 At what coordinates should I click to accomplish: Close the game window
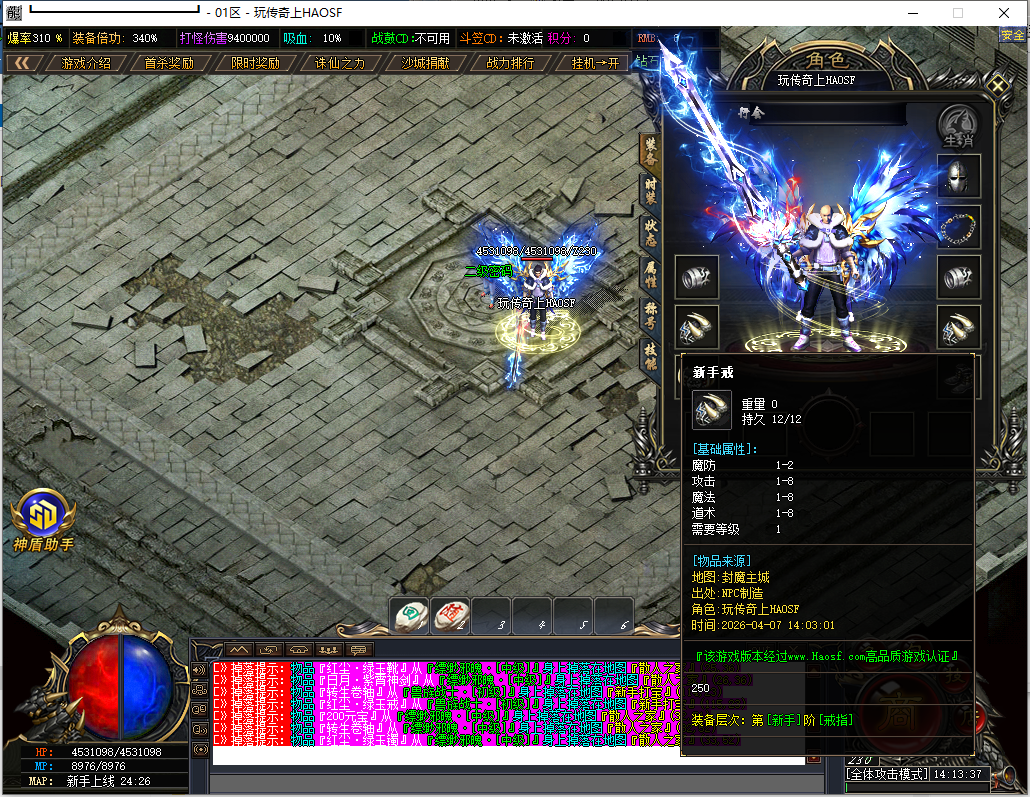click(1004, 13)
